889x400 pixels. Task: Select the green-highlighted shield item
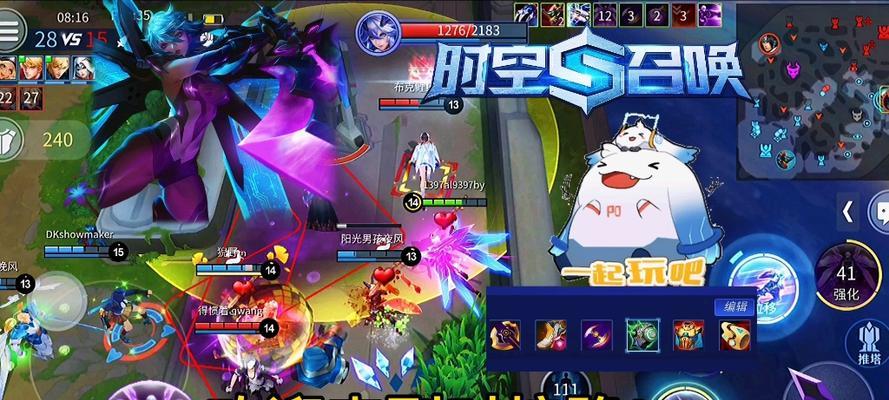click(642, 335)
